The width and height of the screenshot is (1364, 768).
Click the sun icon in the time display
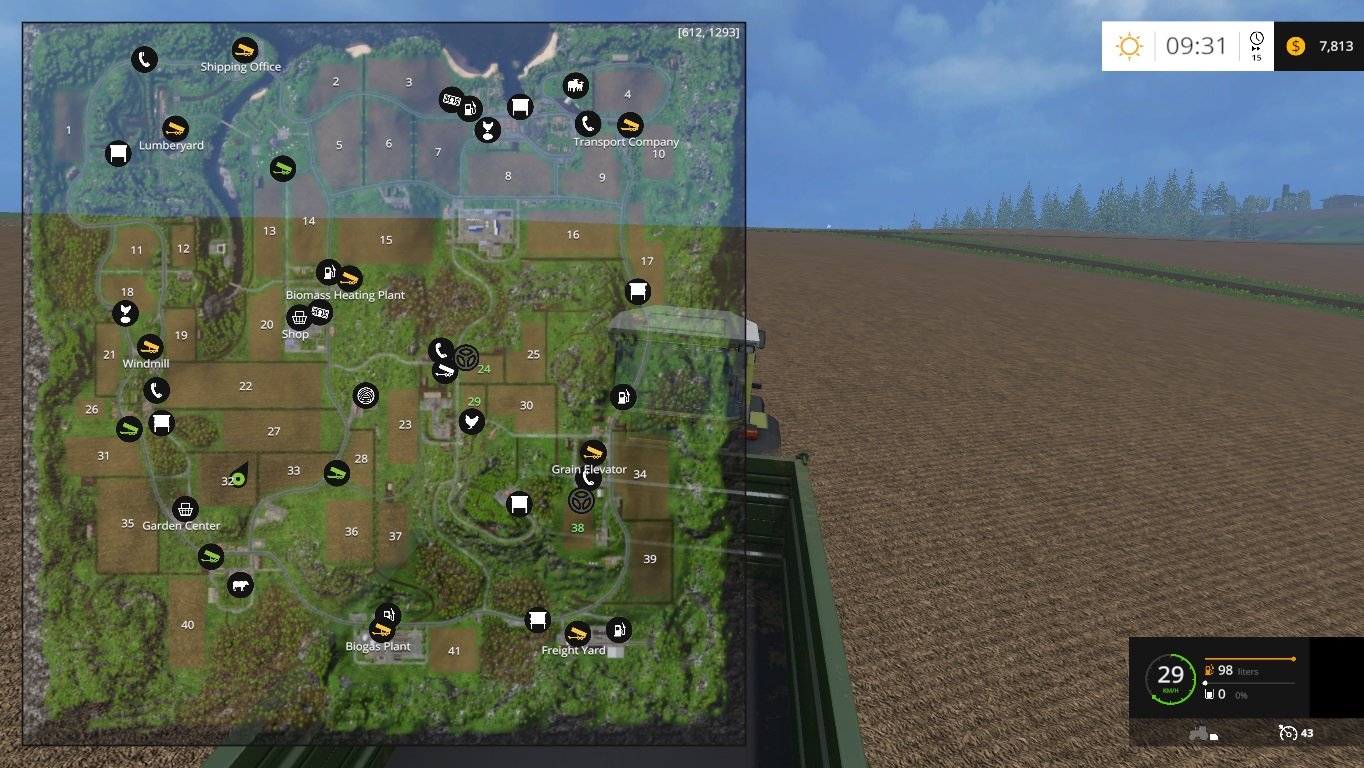(1129, 45)
